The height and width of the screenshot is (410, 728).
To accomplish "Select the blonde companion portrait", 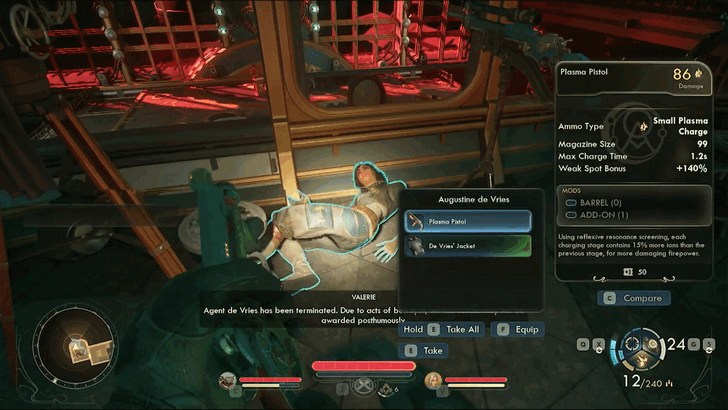I will coord(433,380).
